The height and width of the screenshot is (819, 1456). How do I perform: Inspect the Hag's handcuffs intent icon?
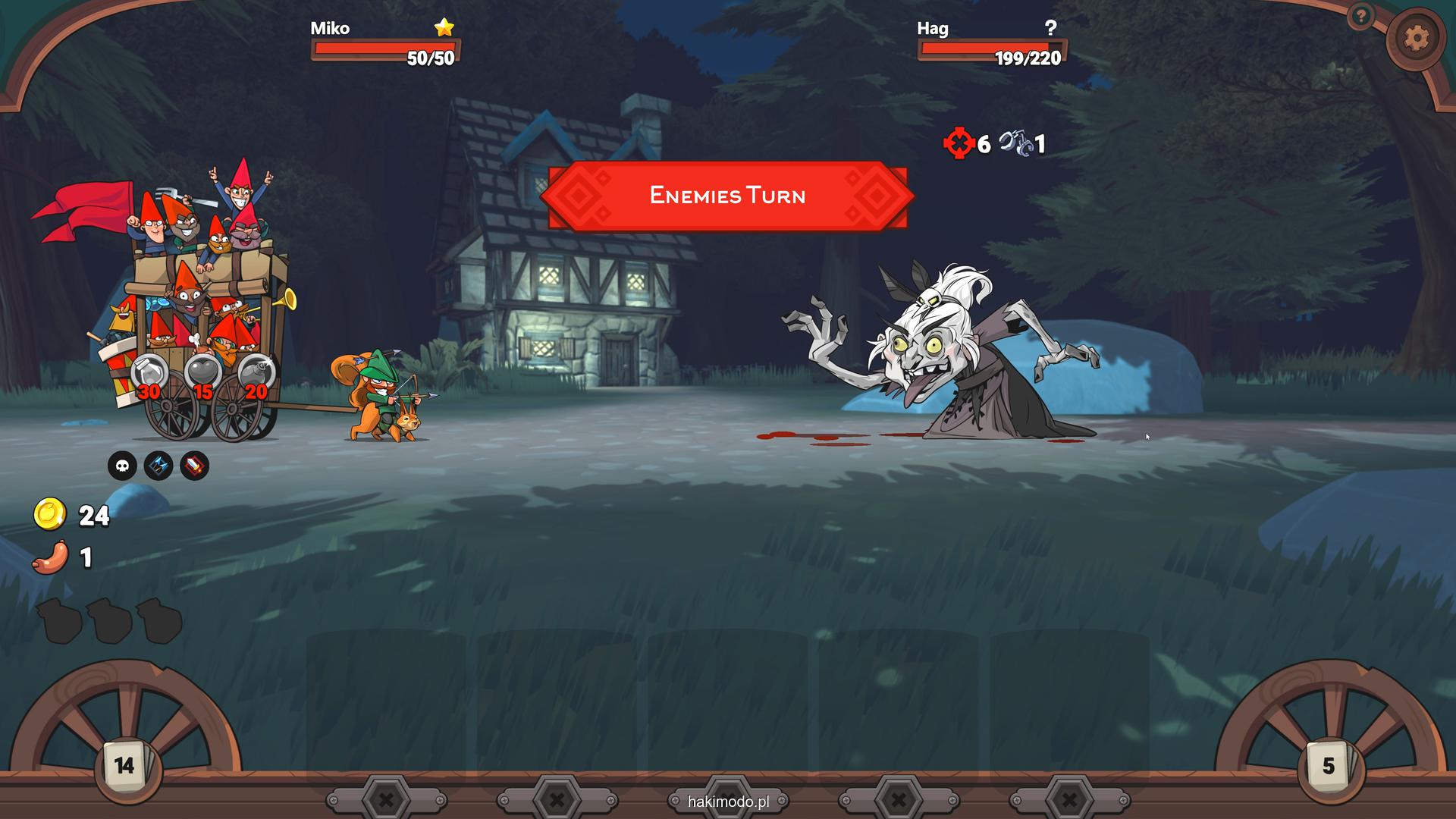[x=1015, y=143]
